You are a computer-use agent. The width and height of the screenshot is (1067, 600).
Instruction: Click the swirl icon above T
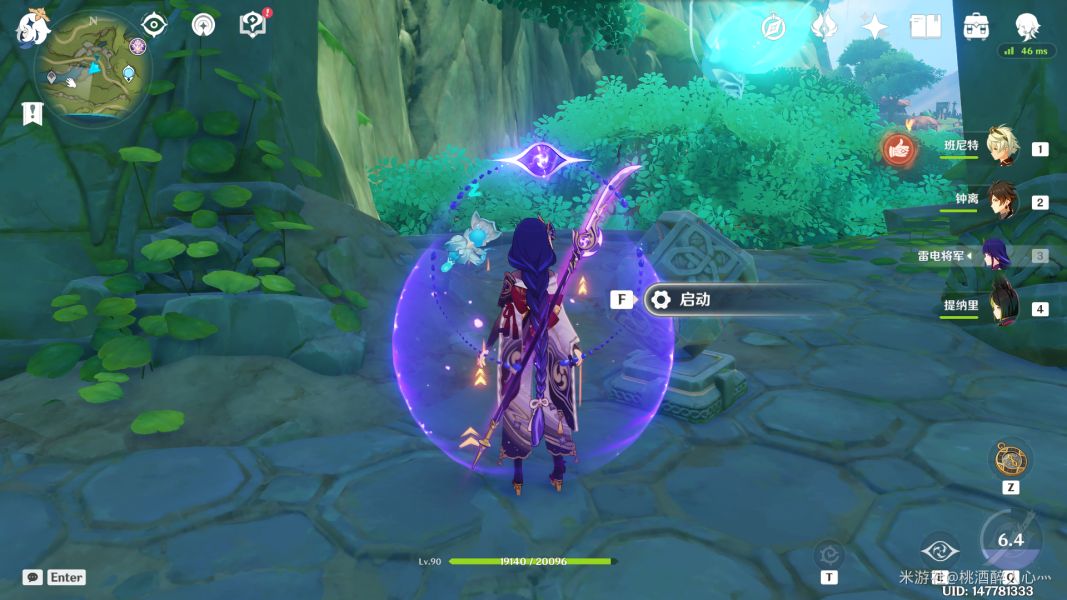coord(829,553)
